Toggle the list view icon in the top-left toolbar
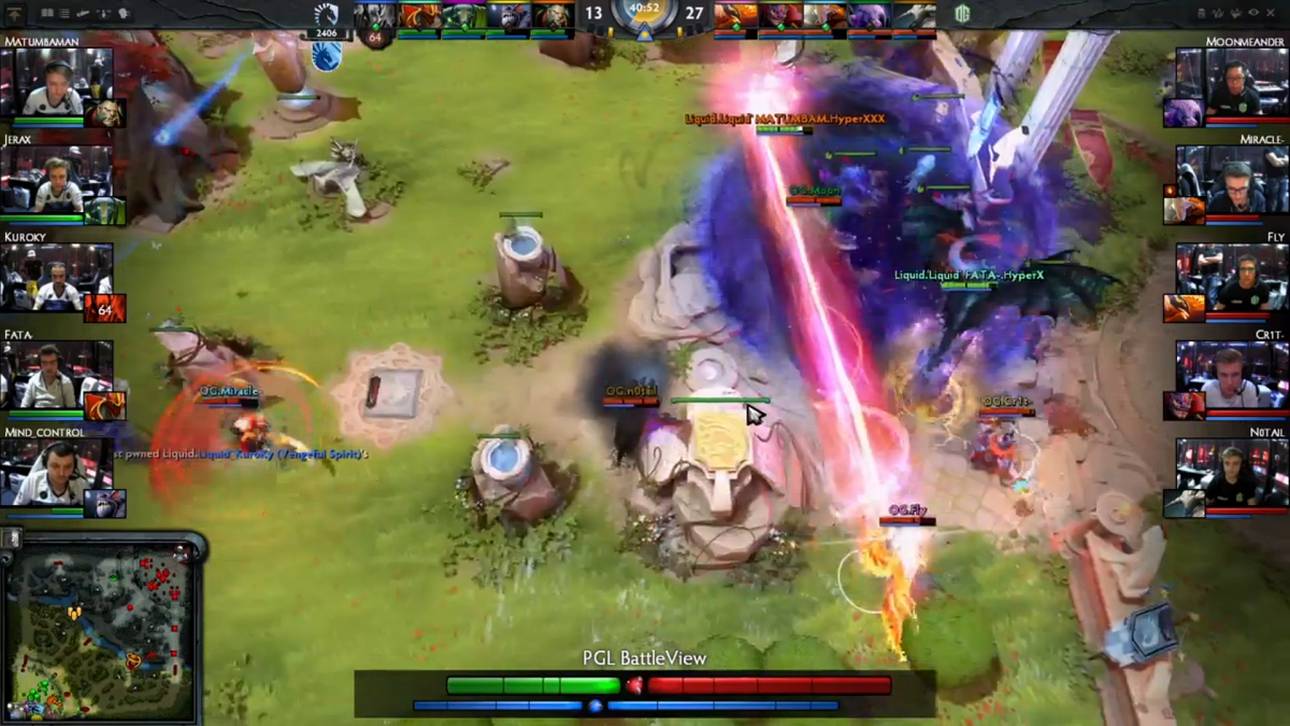Screen dimensions: 1290x726 tap(64, 14)
